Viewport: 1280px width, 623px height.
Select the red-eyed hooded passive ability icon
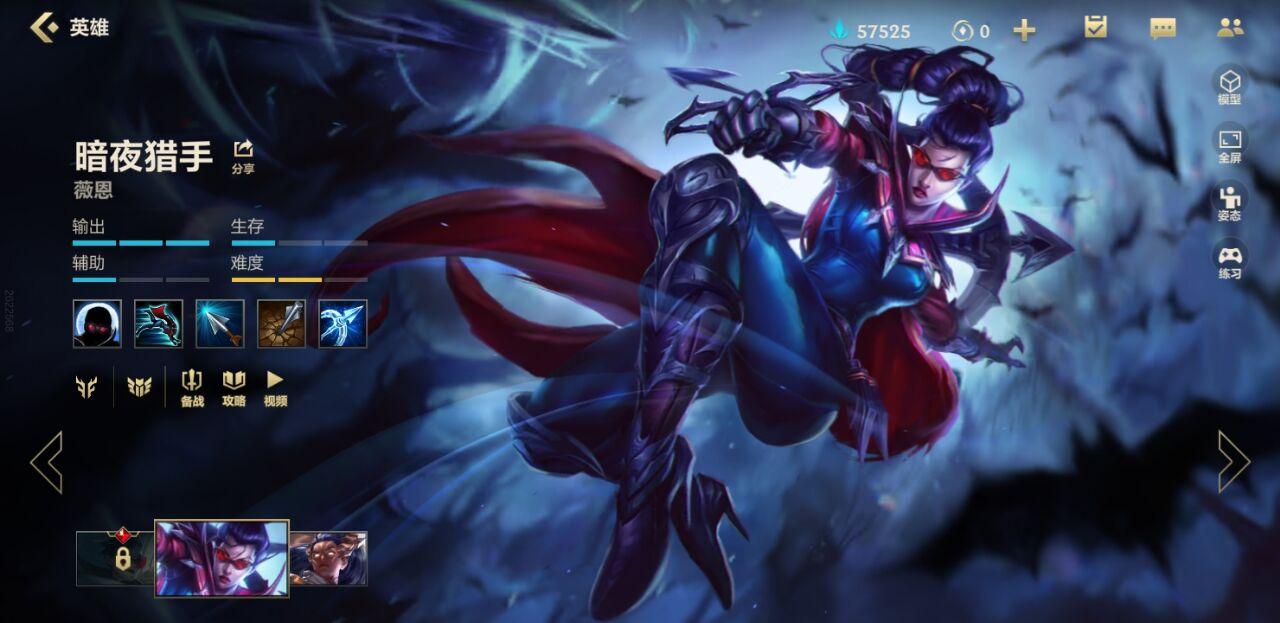pyautogui.click(x=97, y=324)
